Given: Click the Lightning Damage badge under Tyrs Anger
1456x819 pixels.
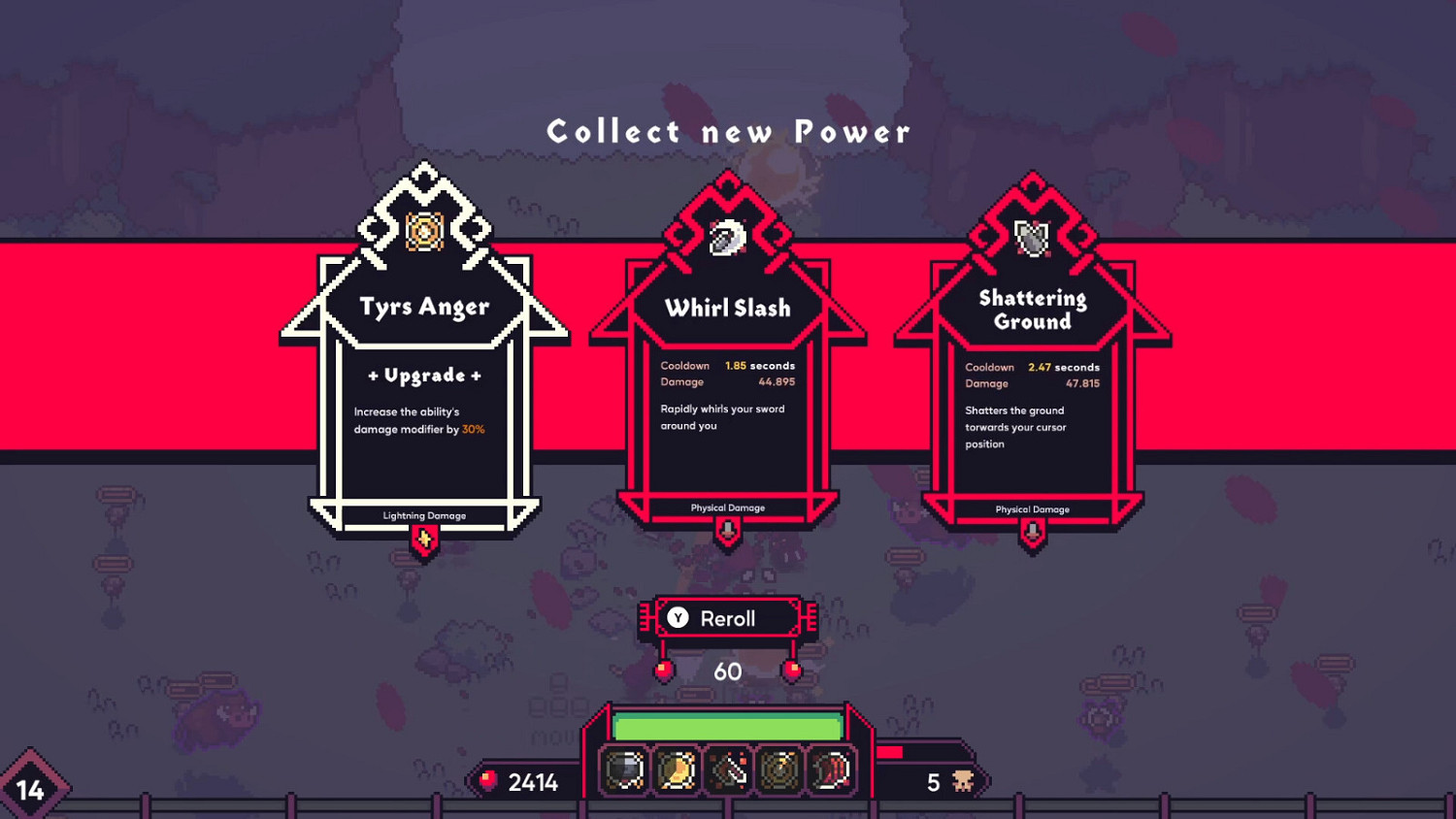Looking at the screenshot, I should (425, 515).
